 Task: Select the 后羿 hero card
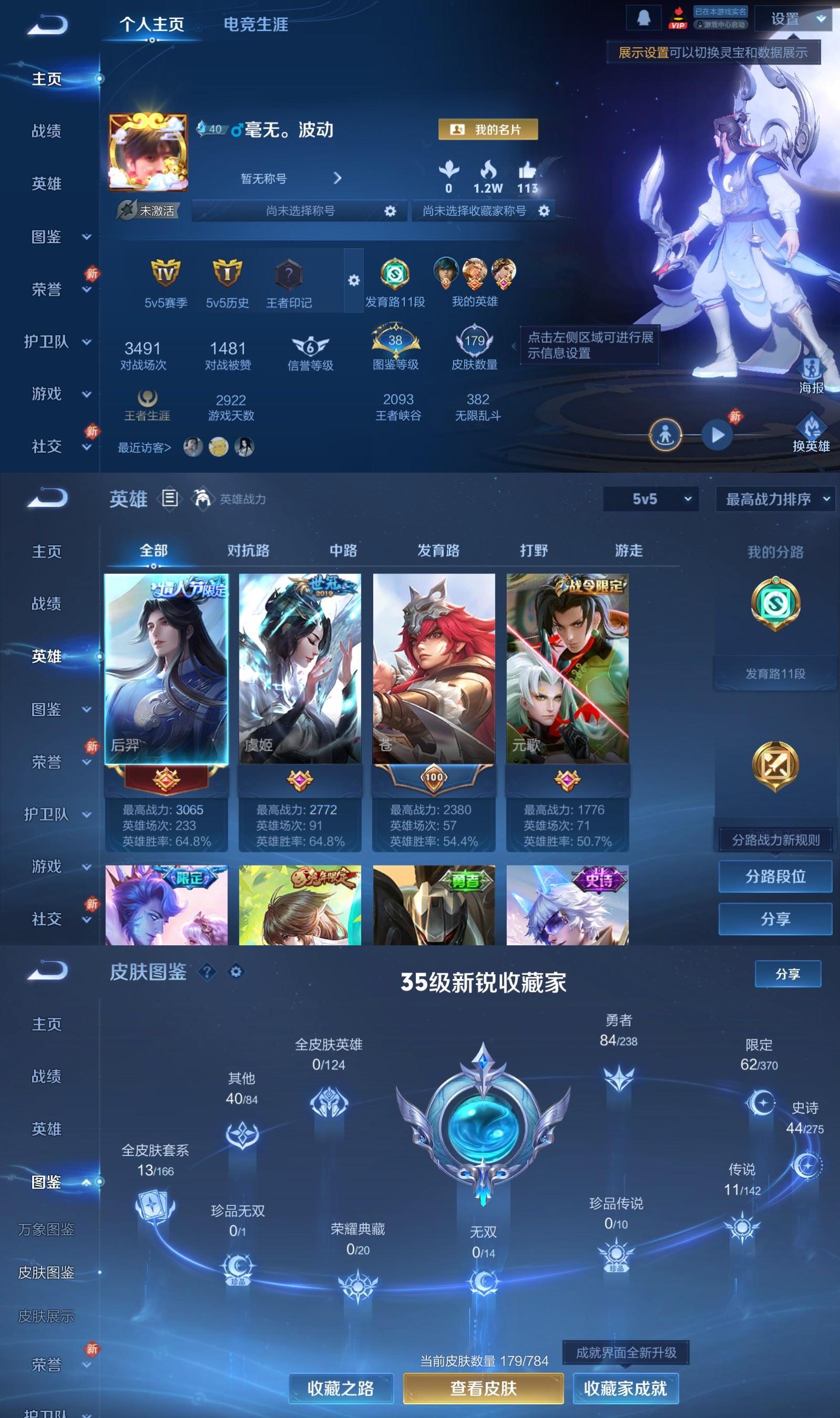coord(166,669)
